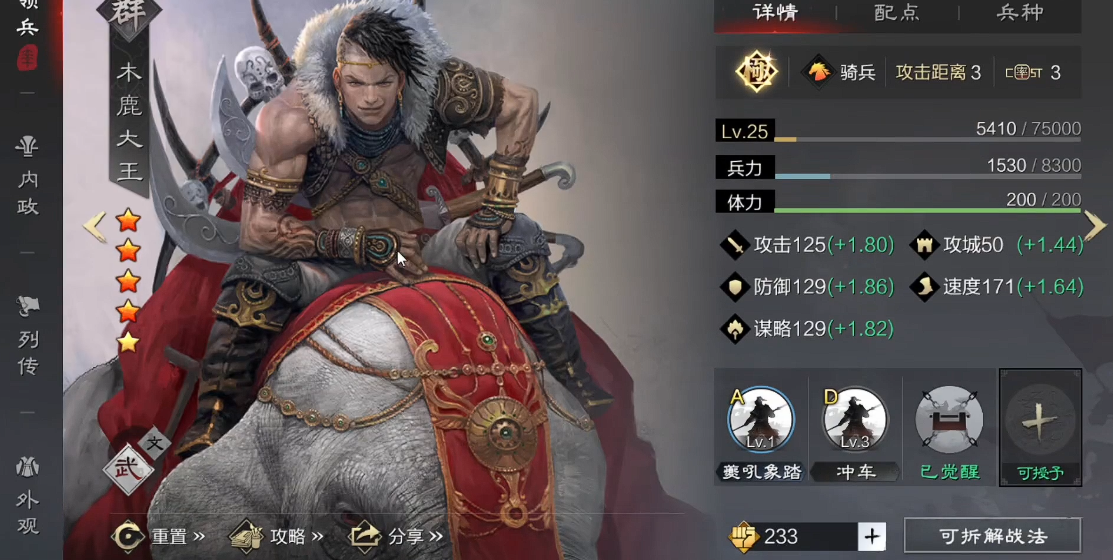Share this general via 分享
The width and height of the screenshot is (1113, 560).
pyautogui.click(x=396, y=536)
